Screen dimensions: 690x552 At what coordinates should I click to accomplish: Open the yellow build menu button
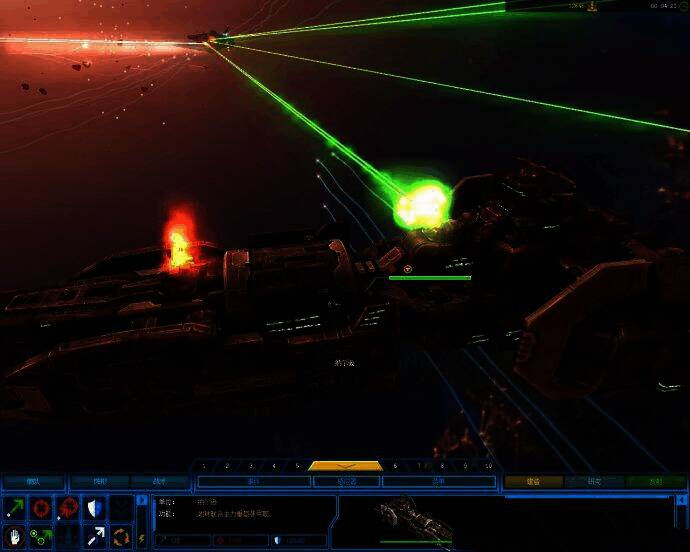tap(533, 481)
